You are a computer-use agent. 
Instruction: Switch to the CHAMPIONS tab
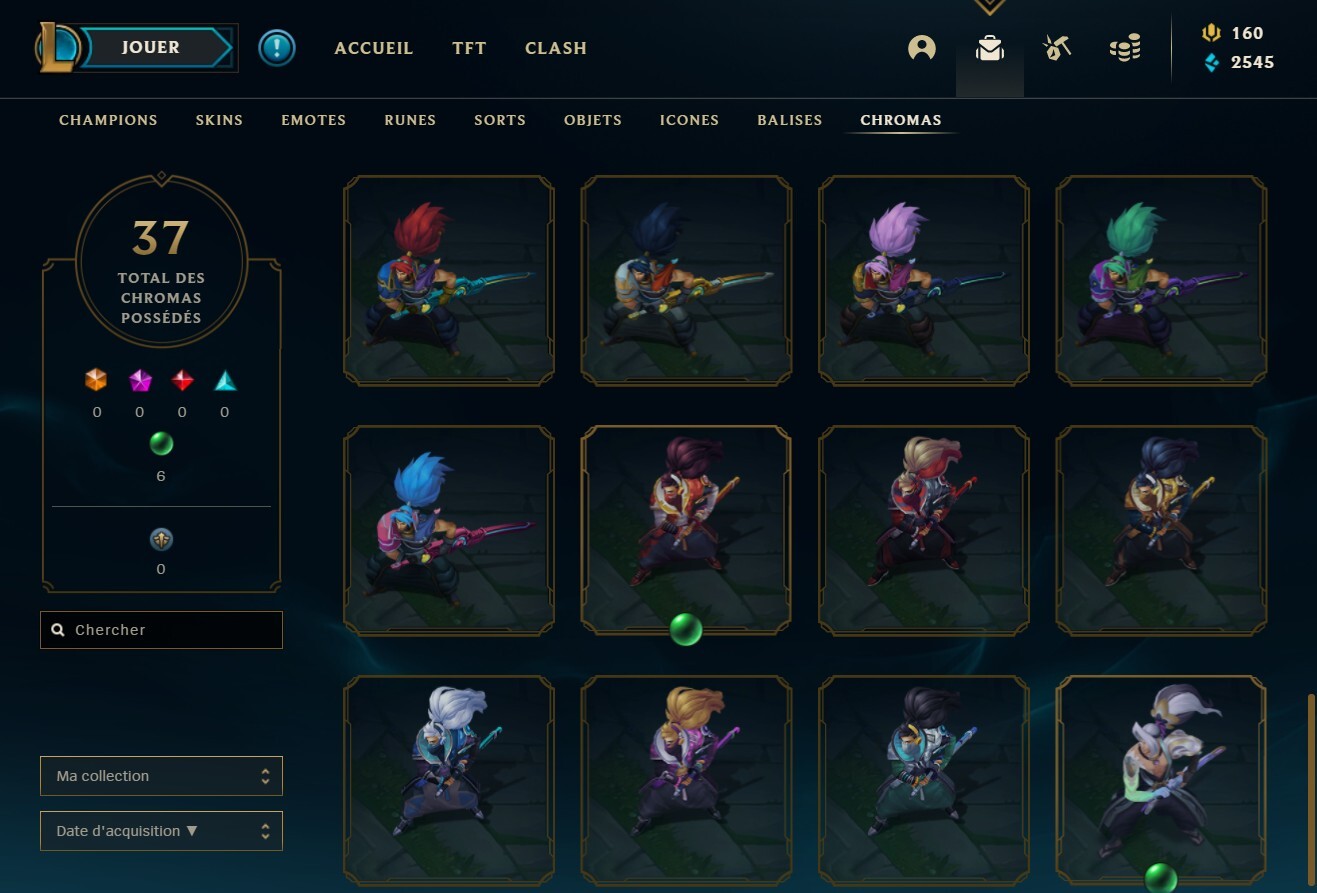(x=108, y=119)
